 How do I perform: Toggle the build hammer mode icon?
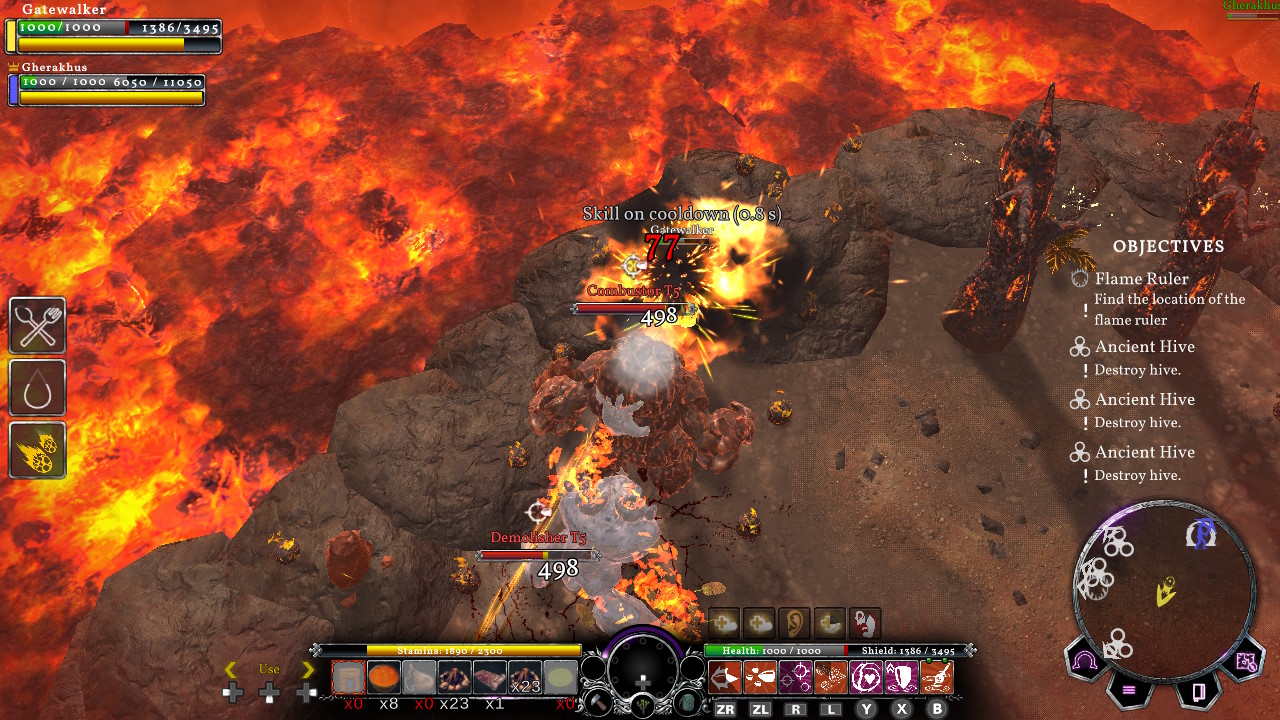click(x=597, y=703)
